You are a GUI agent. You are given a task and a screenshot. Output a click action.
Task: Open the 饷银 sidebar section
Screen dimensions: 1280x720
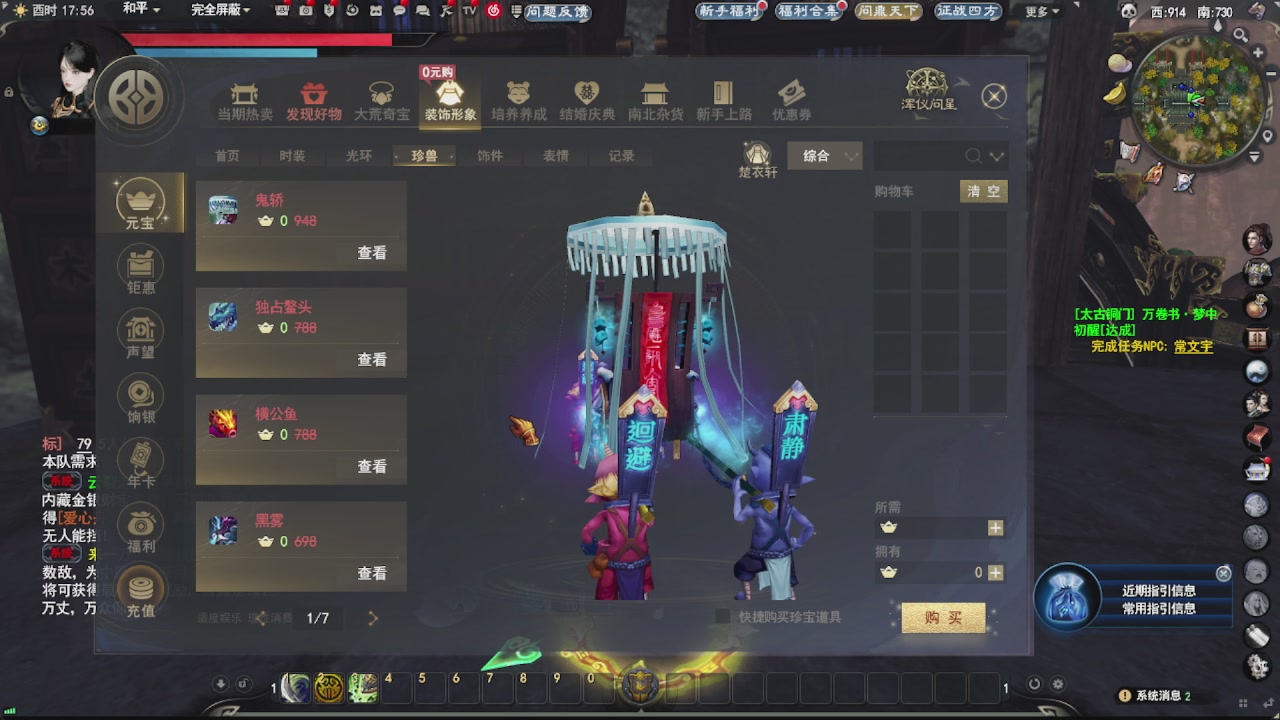(140, 398)
